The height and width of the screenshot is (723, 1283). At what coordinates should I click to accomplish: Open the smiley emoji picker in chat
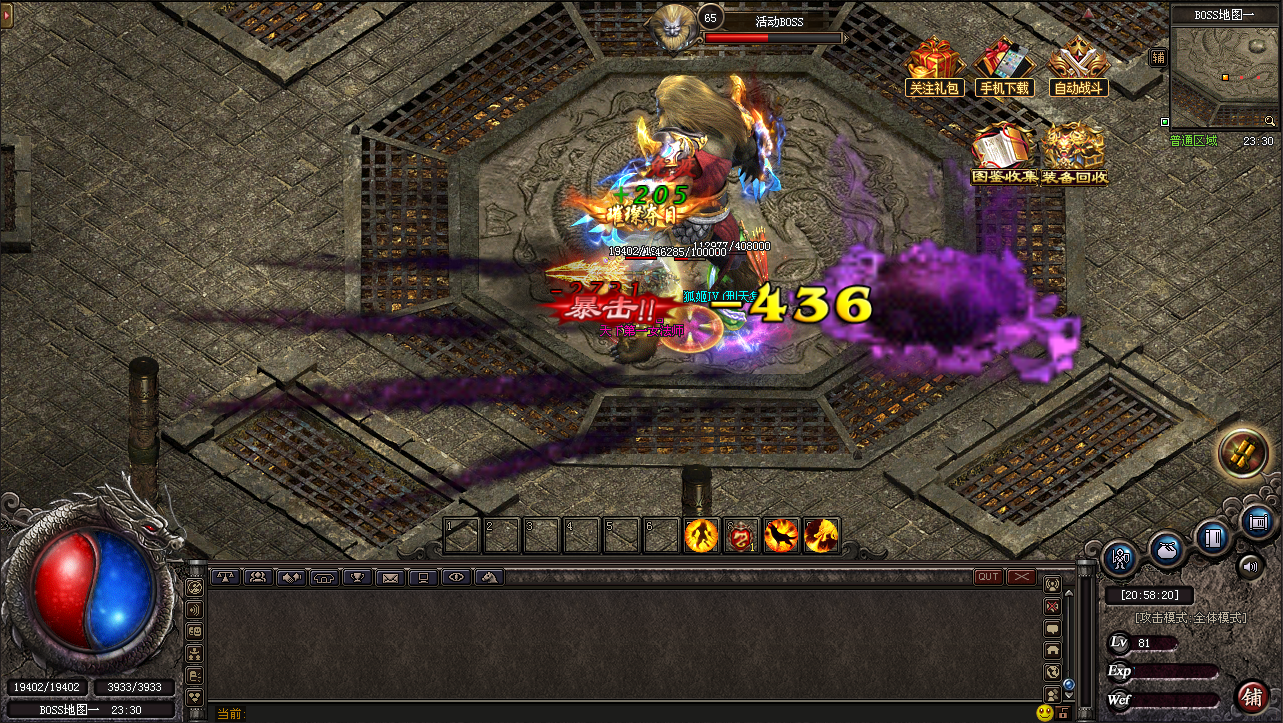pos(1045,713)
